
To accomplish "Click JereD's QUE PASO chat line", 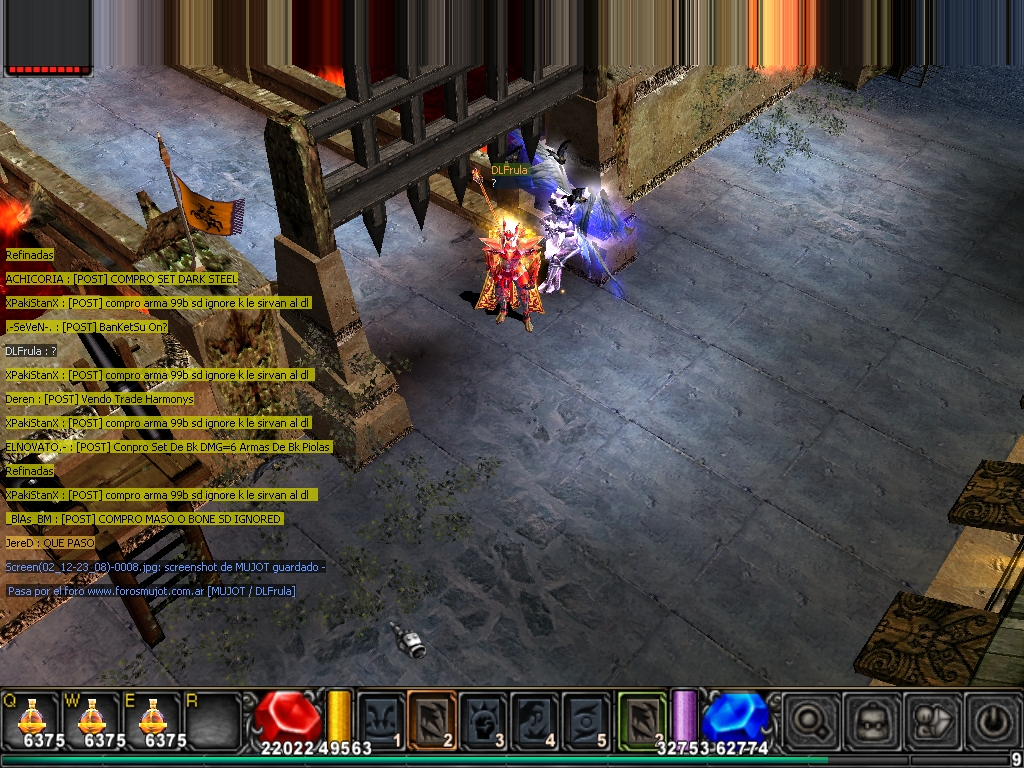I will (x=50, y=543).
